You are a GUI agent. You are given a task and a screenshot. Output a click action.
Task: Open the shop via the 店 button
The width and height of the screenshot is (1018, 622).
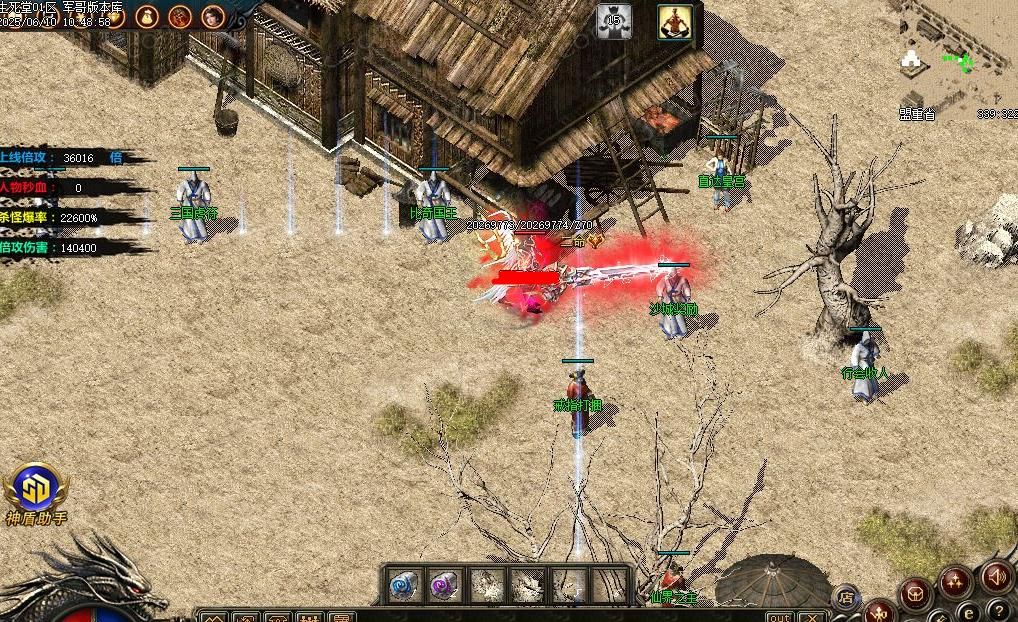846,597
